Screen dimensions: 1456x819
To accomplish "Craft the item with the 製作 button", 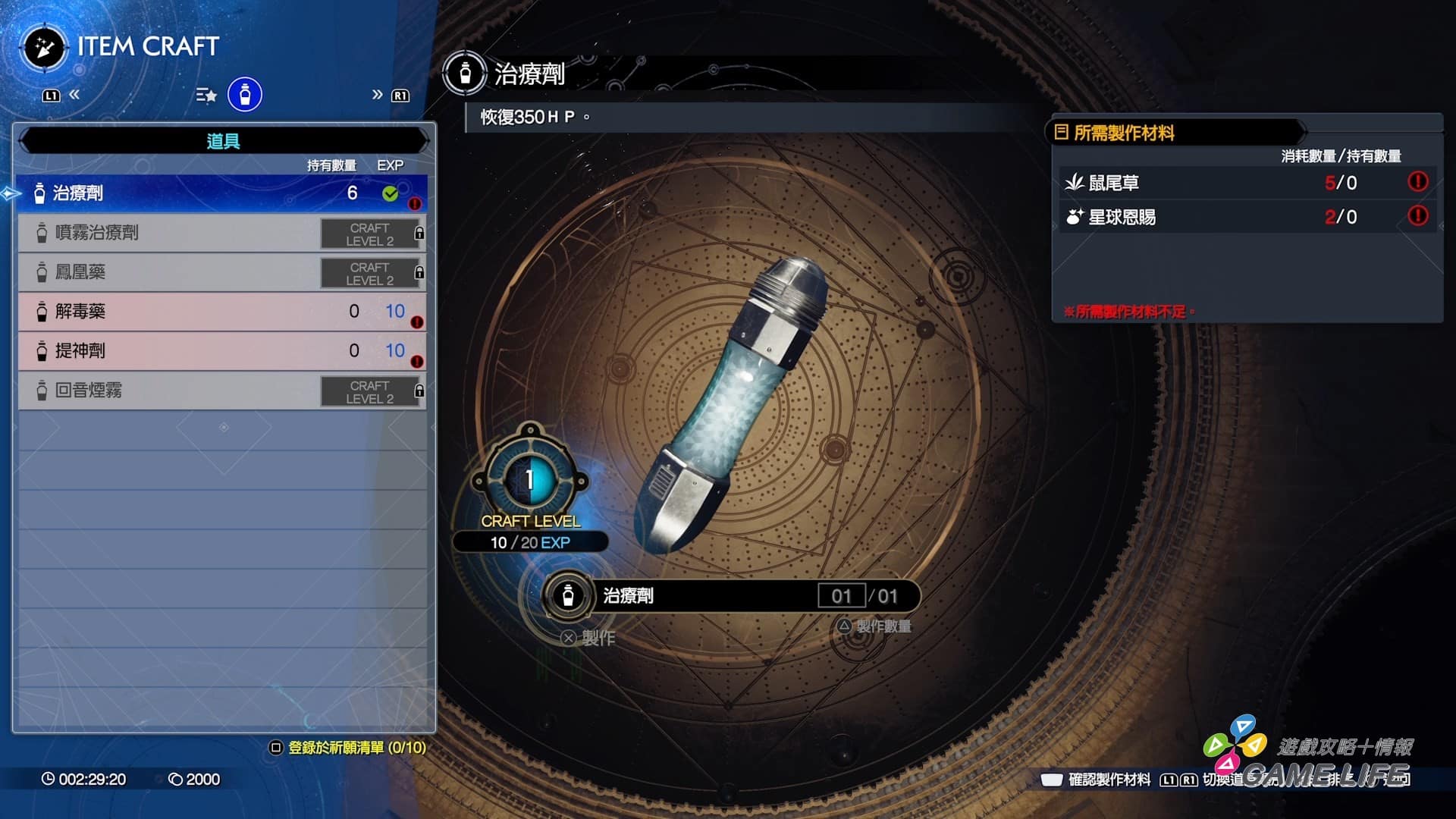I will (x=589, y=639).
